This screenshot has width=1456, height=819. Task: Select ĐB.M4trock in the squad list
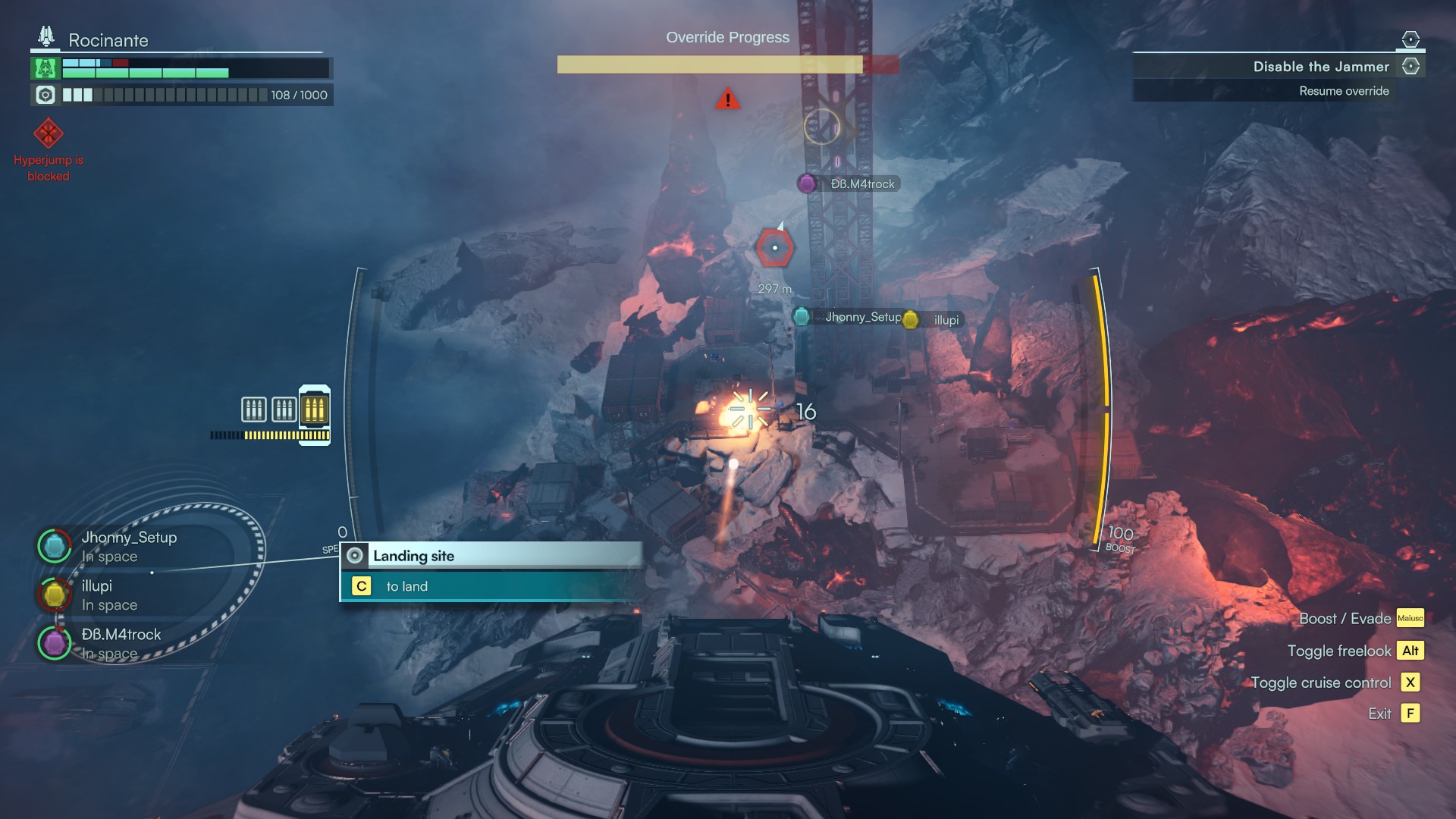121,635
